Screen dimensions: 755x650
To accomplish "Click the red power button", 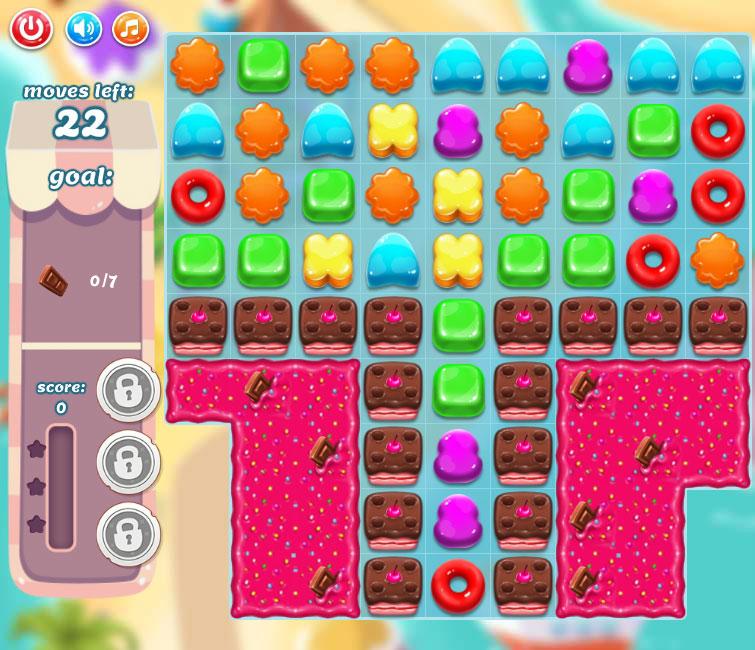I will tap(31, 29).
